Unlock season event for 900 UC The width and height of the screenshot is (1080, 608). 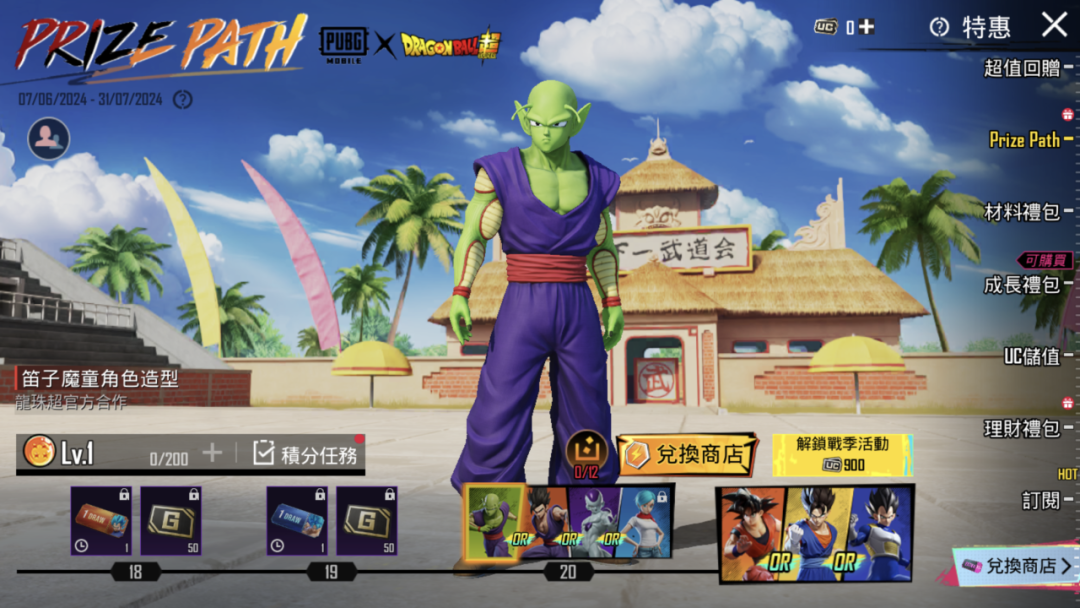click(842, 455)
